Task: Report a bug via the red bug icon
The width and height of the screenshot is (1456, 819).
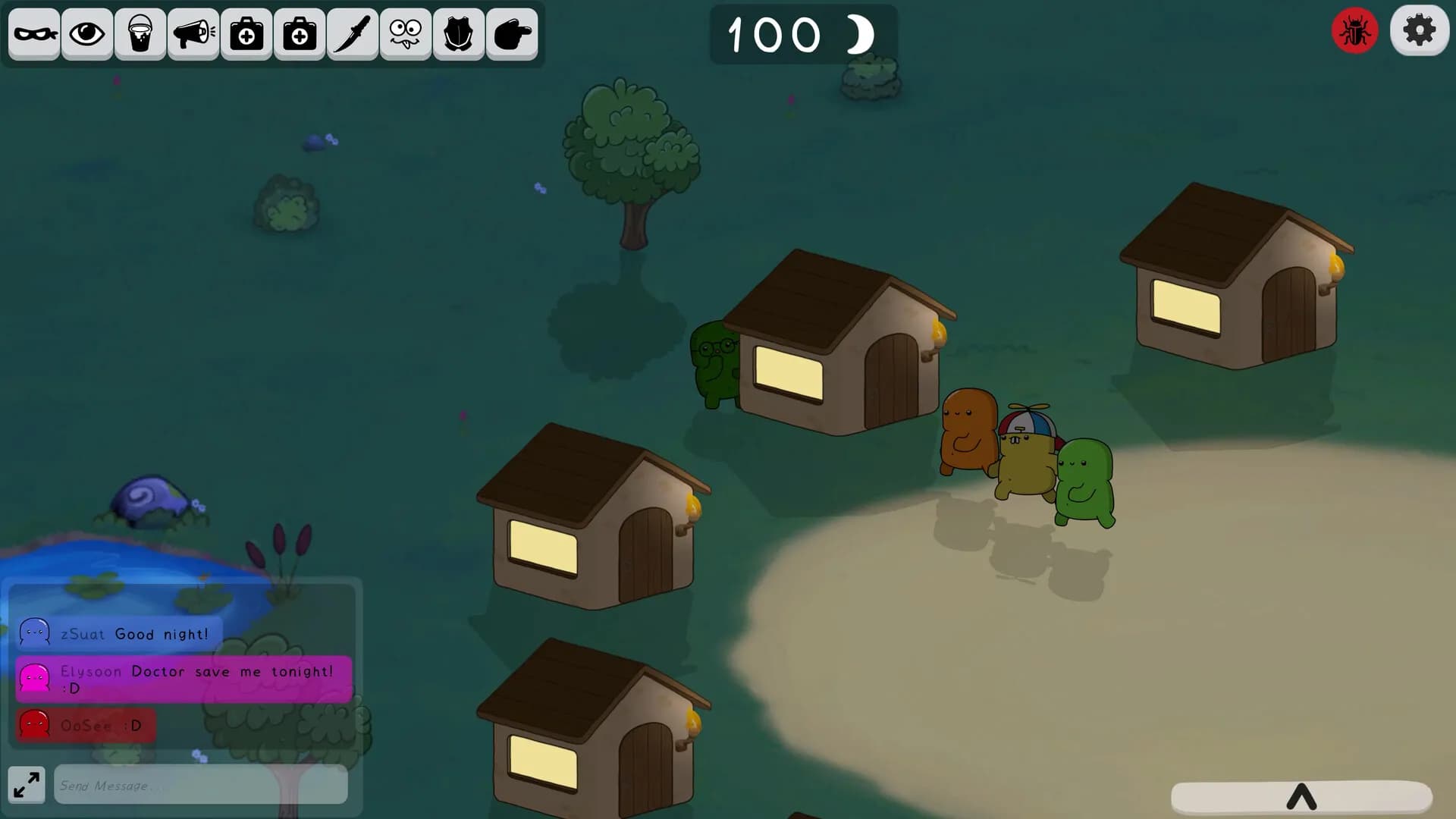Action: pos(1355,30)
